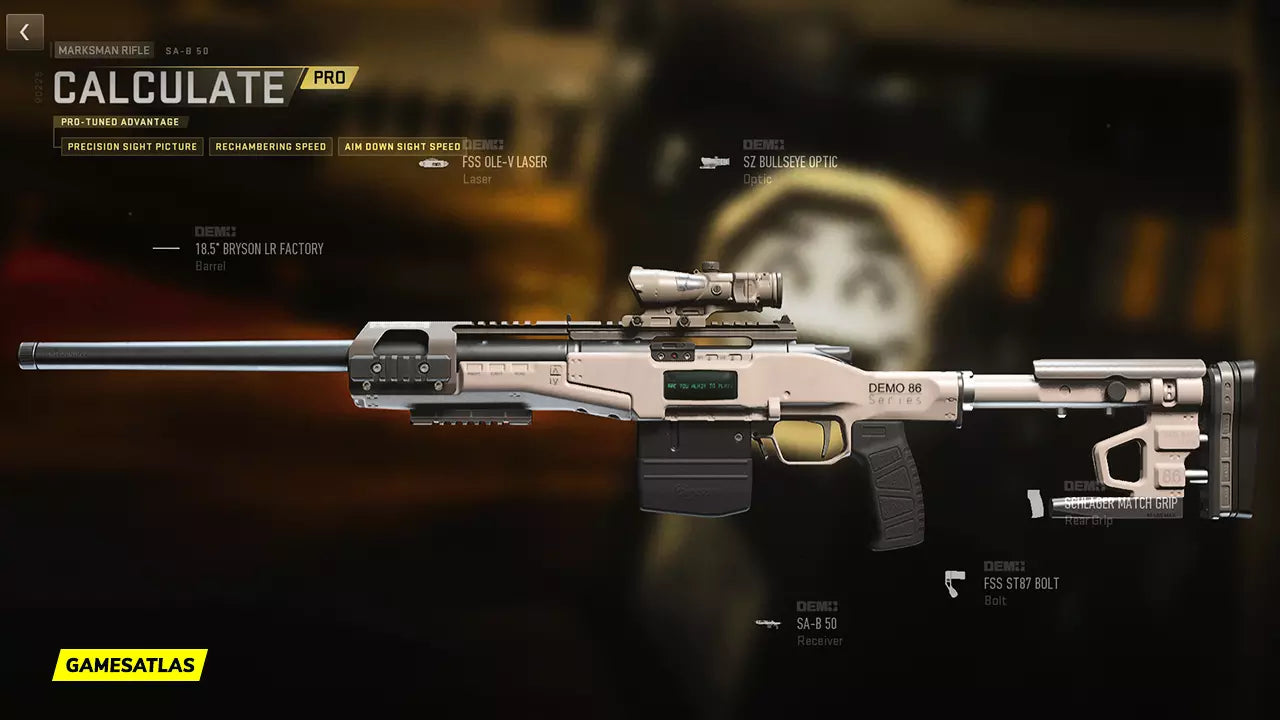The height and width of the screenshot is (720, 1280).
Task: Select the SA-B 50 receiver slot
Action: pyautogui.click(x=817, y=624)
